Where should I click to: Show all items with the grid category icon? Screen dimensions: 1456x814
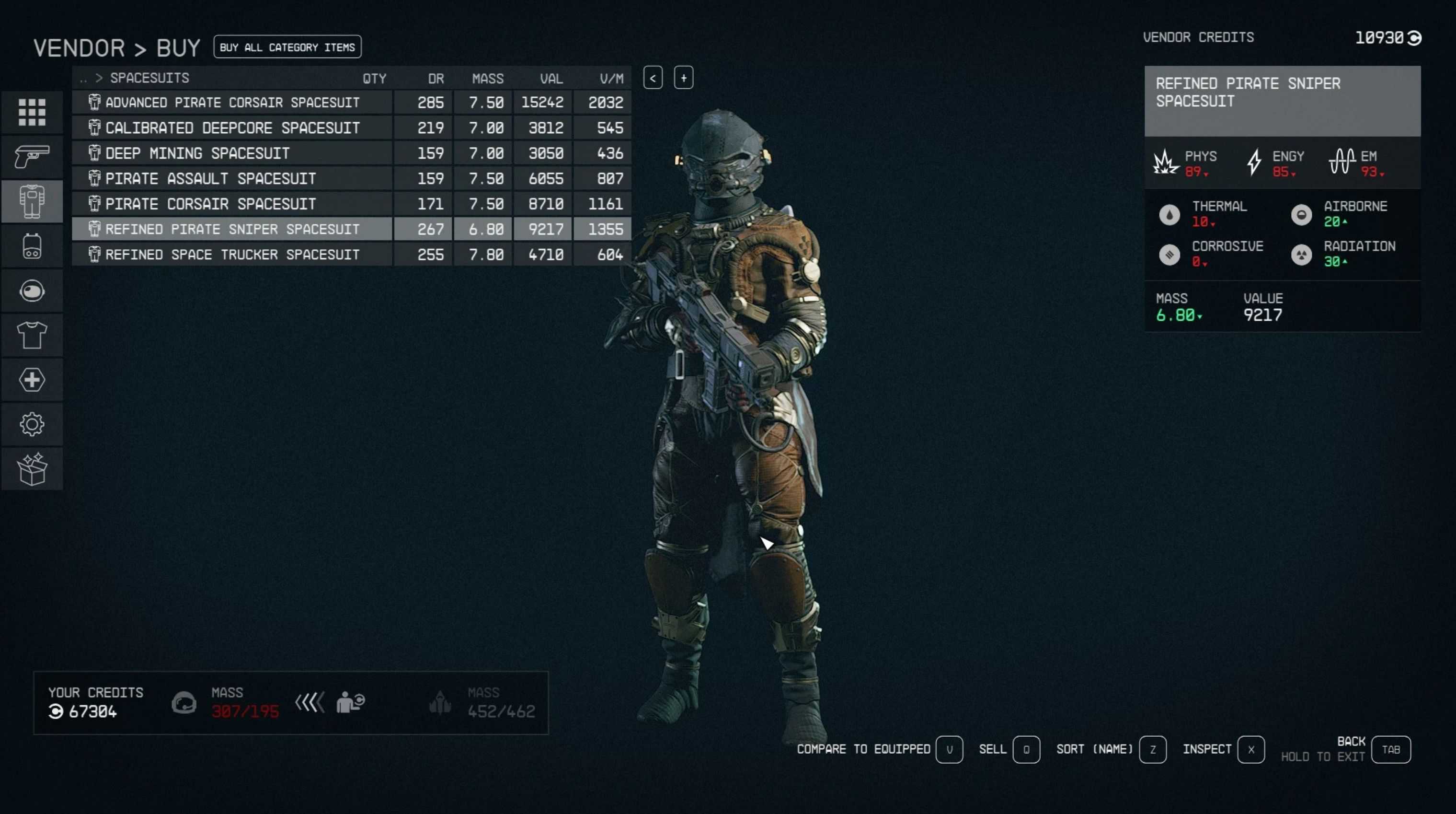click(x=32, y=112)
